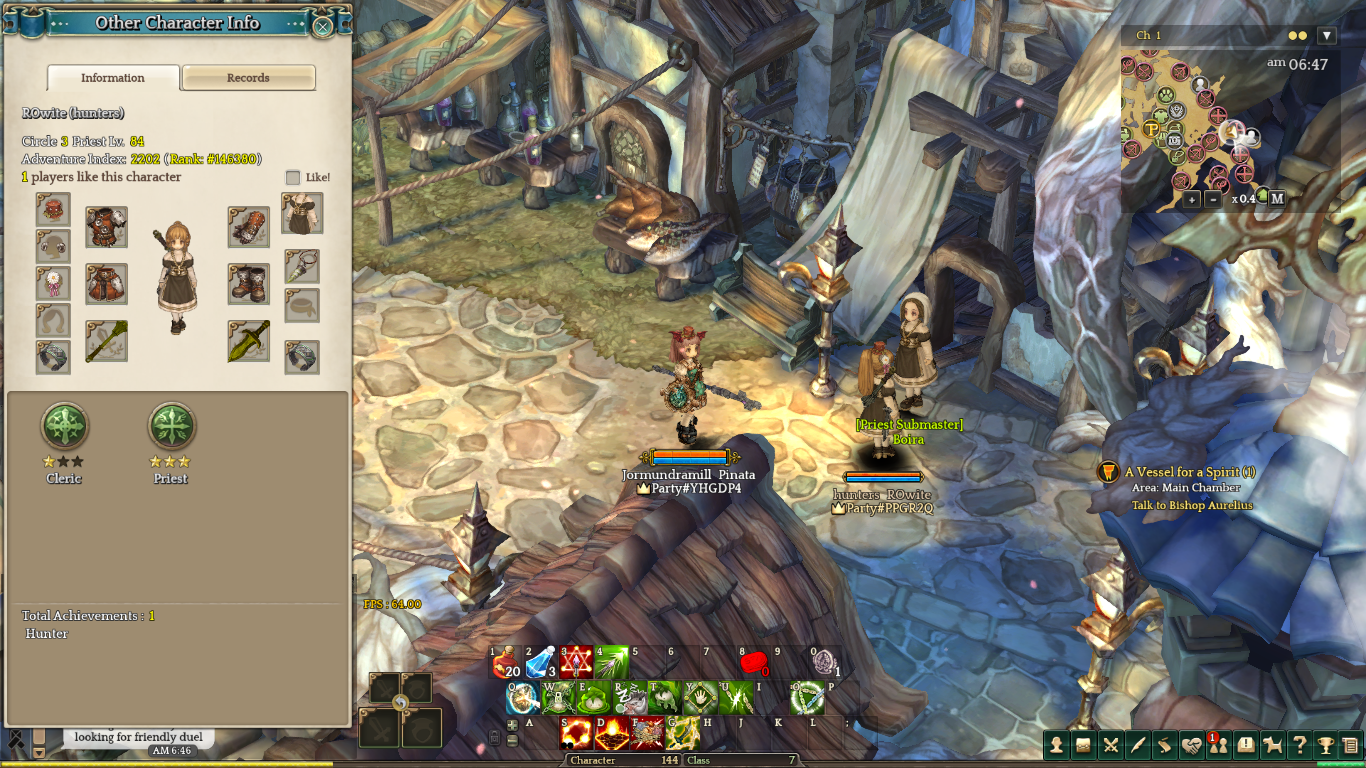Zoom in the minimap with plus button
The width and height of the screenshot is (1366, 768).
pos(1191,199)
